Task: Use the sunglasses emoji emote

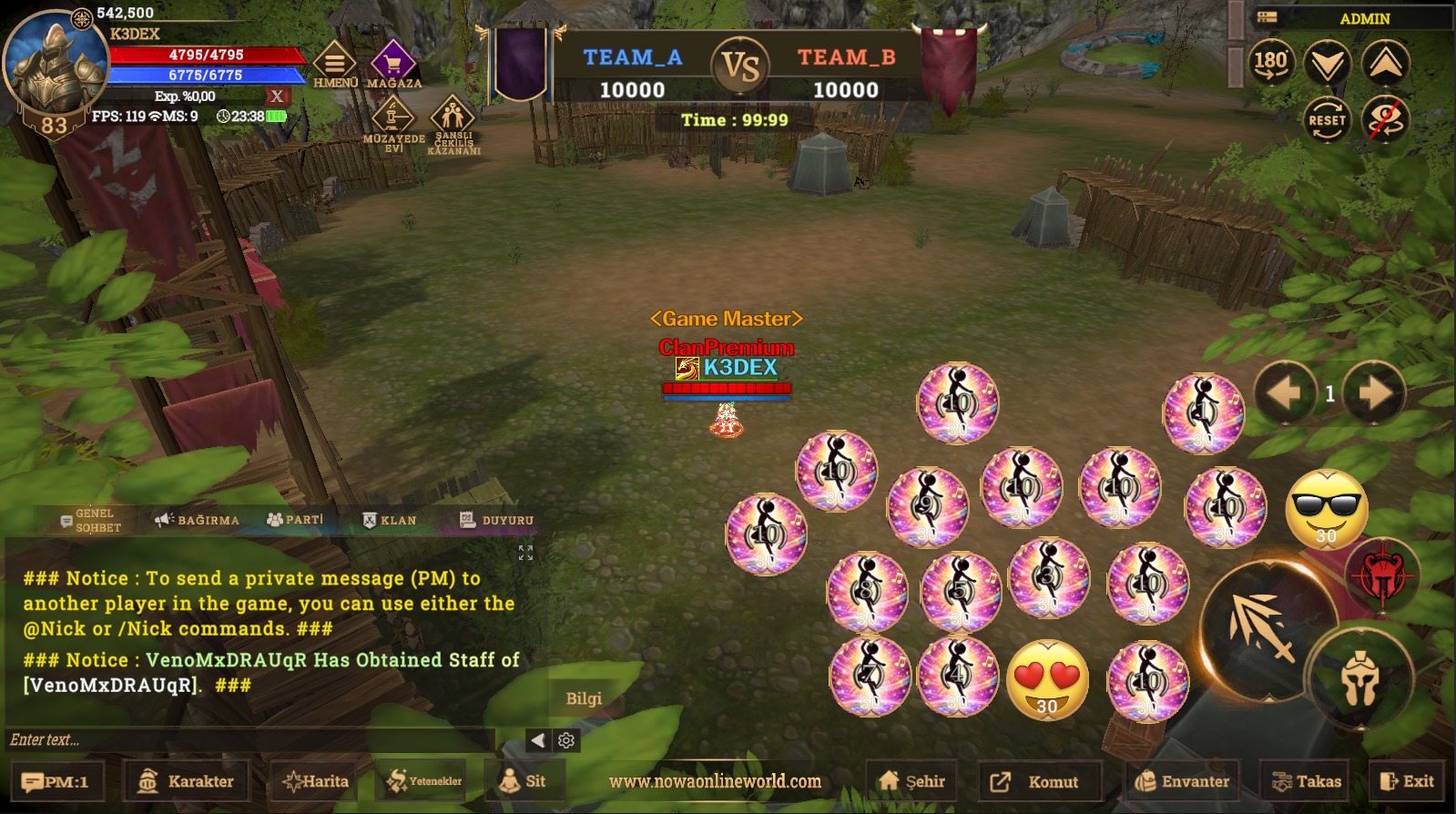Action: (1327, 509)
